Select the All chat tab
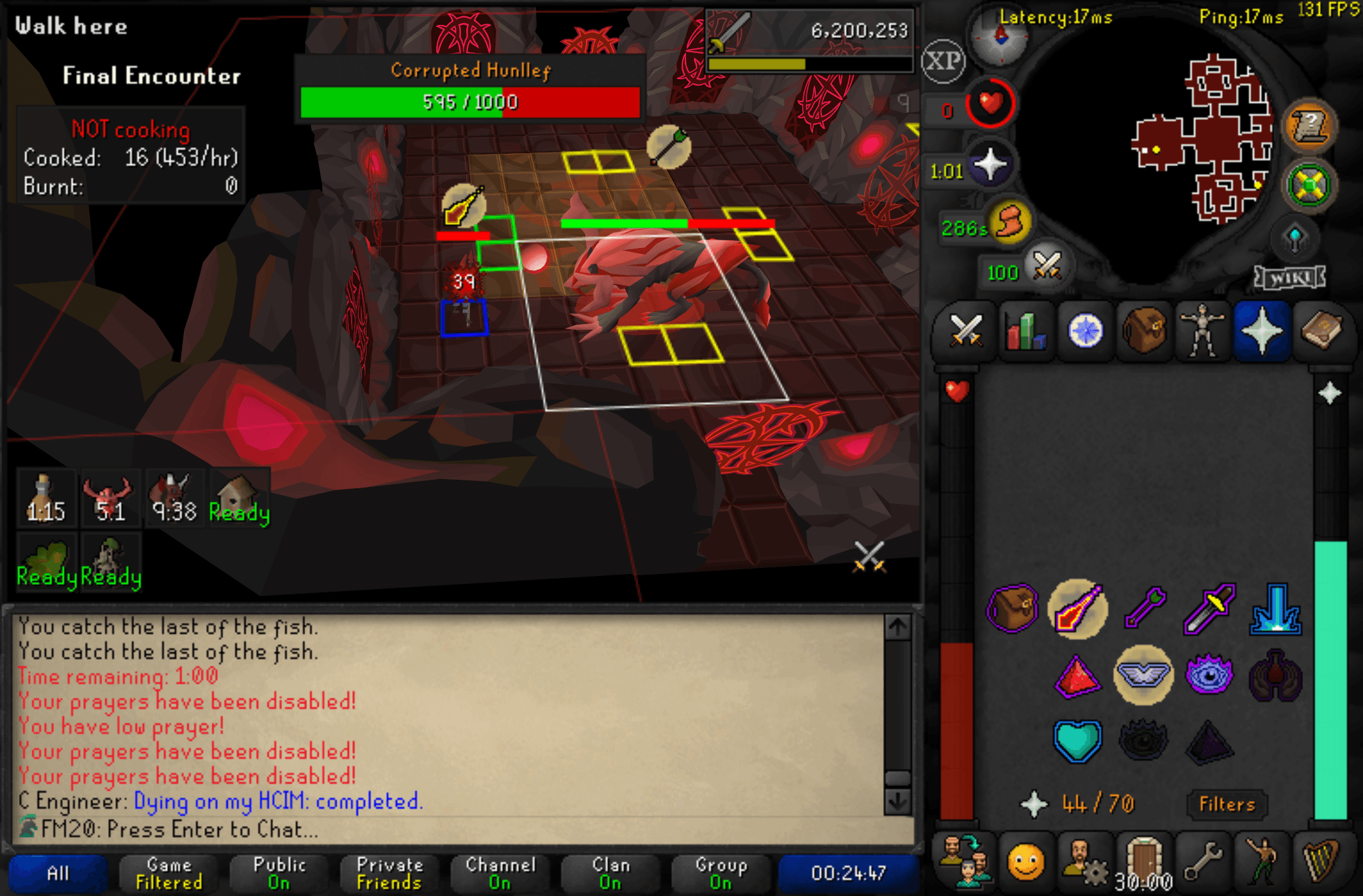 click(58, 872)
